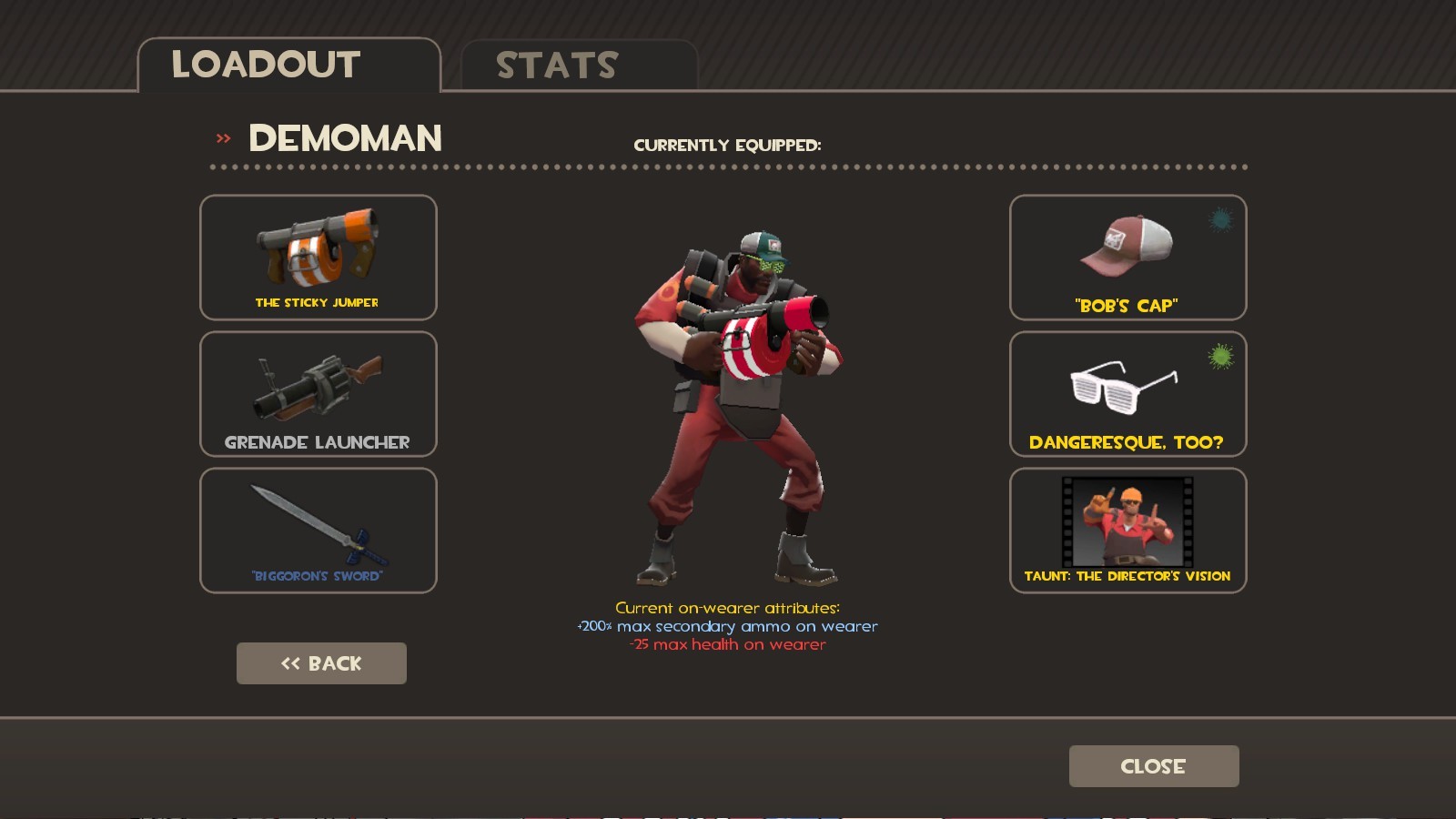Click the Close button
Screen dimensions: 1456x819
tap(1153, 765)
